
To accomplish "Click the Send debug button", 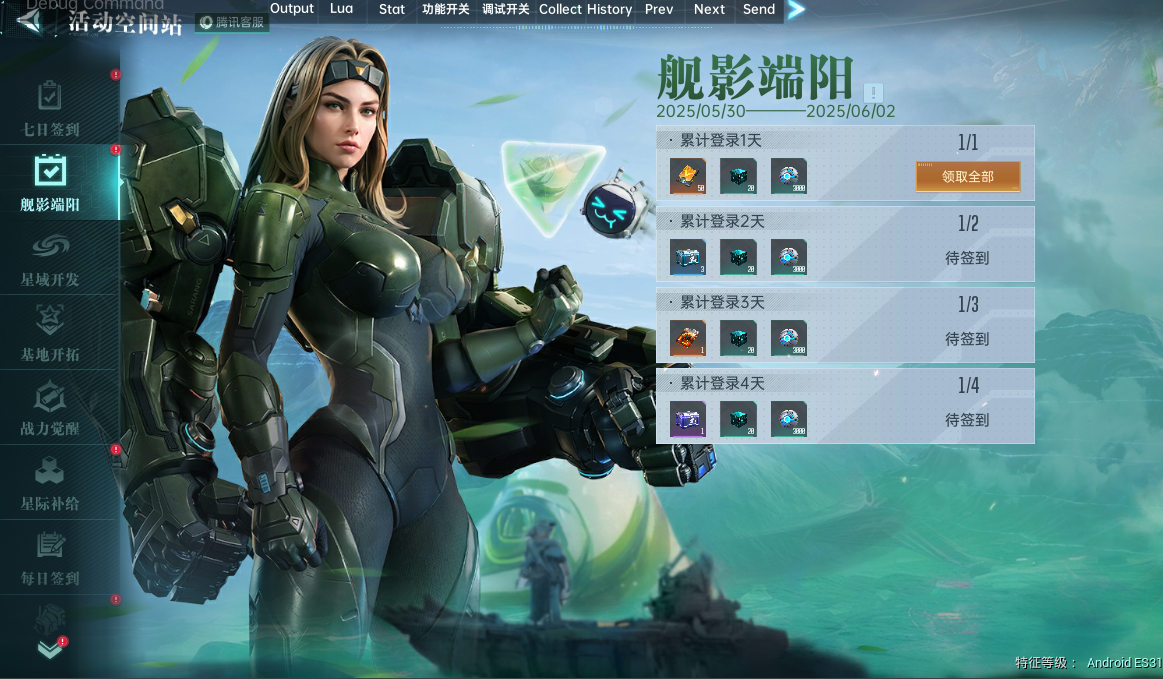I will pyautogui.click(x=759, y=9).
